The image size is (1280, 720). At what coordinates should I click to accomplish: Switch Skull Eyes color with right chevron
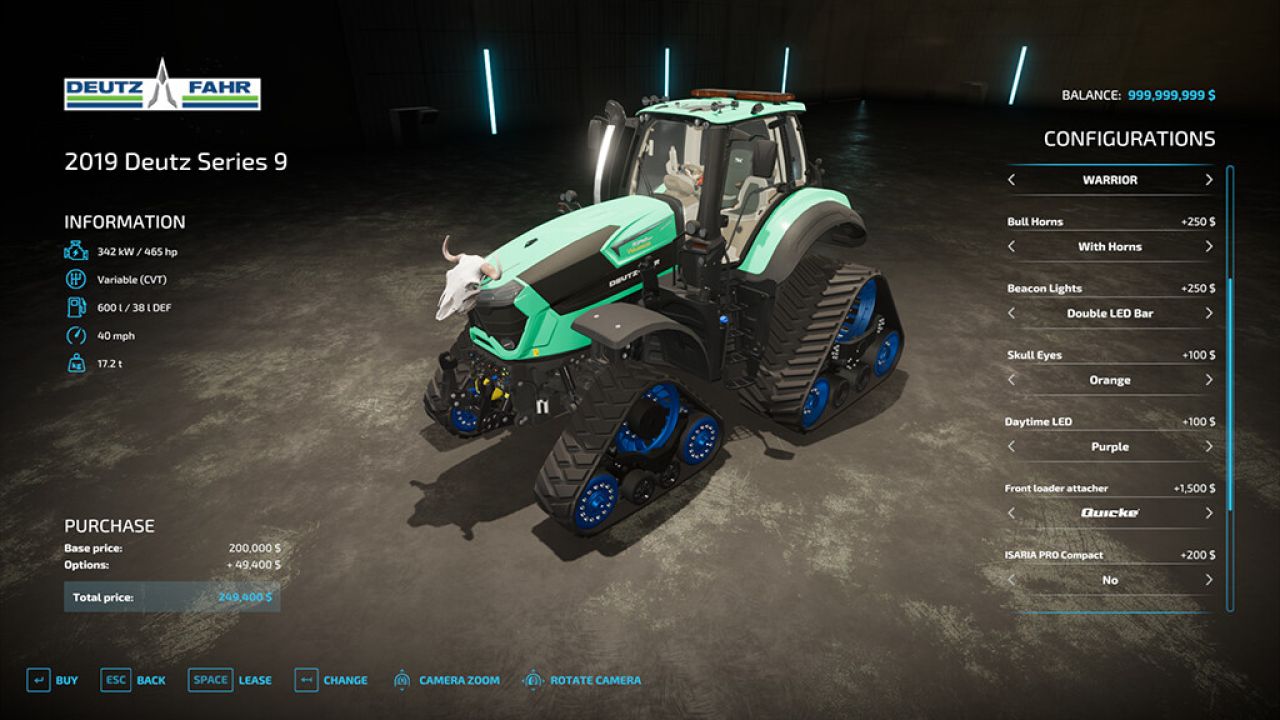(1209, 380)
